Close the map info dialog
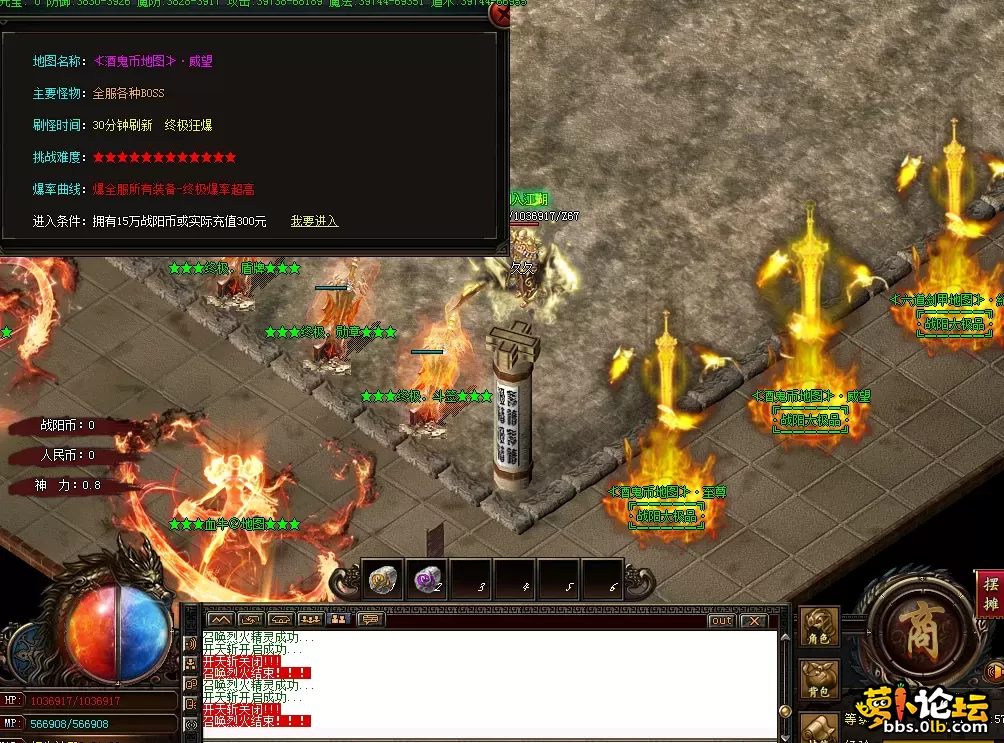 [500, 16]
